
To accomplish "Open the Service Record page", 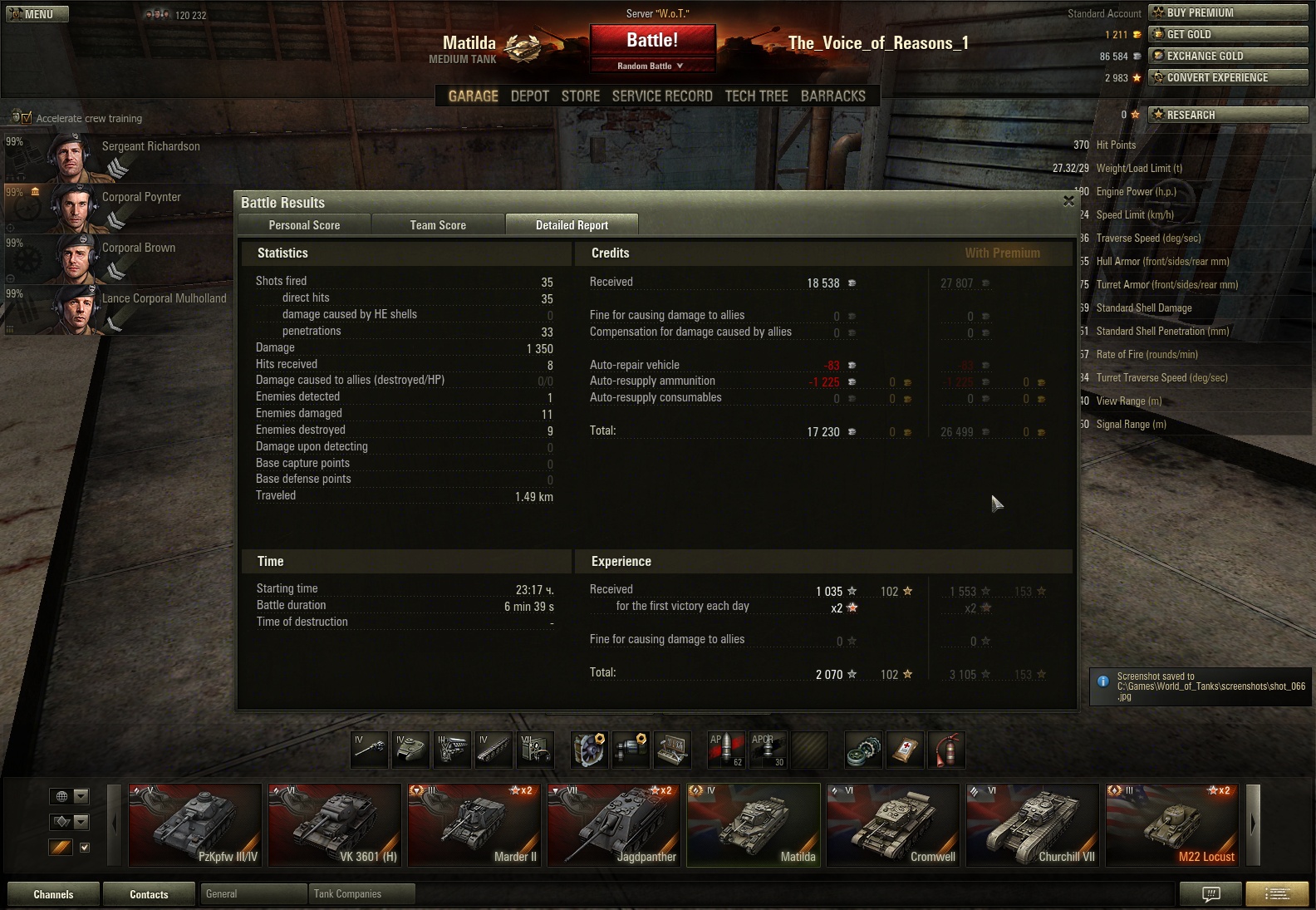I will [x=662, y=96].
